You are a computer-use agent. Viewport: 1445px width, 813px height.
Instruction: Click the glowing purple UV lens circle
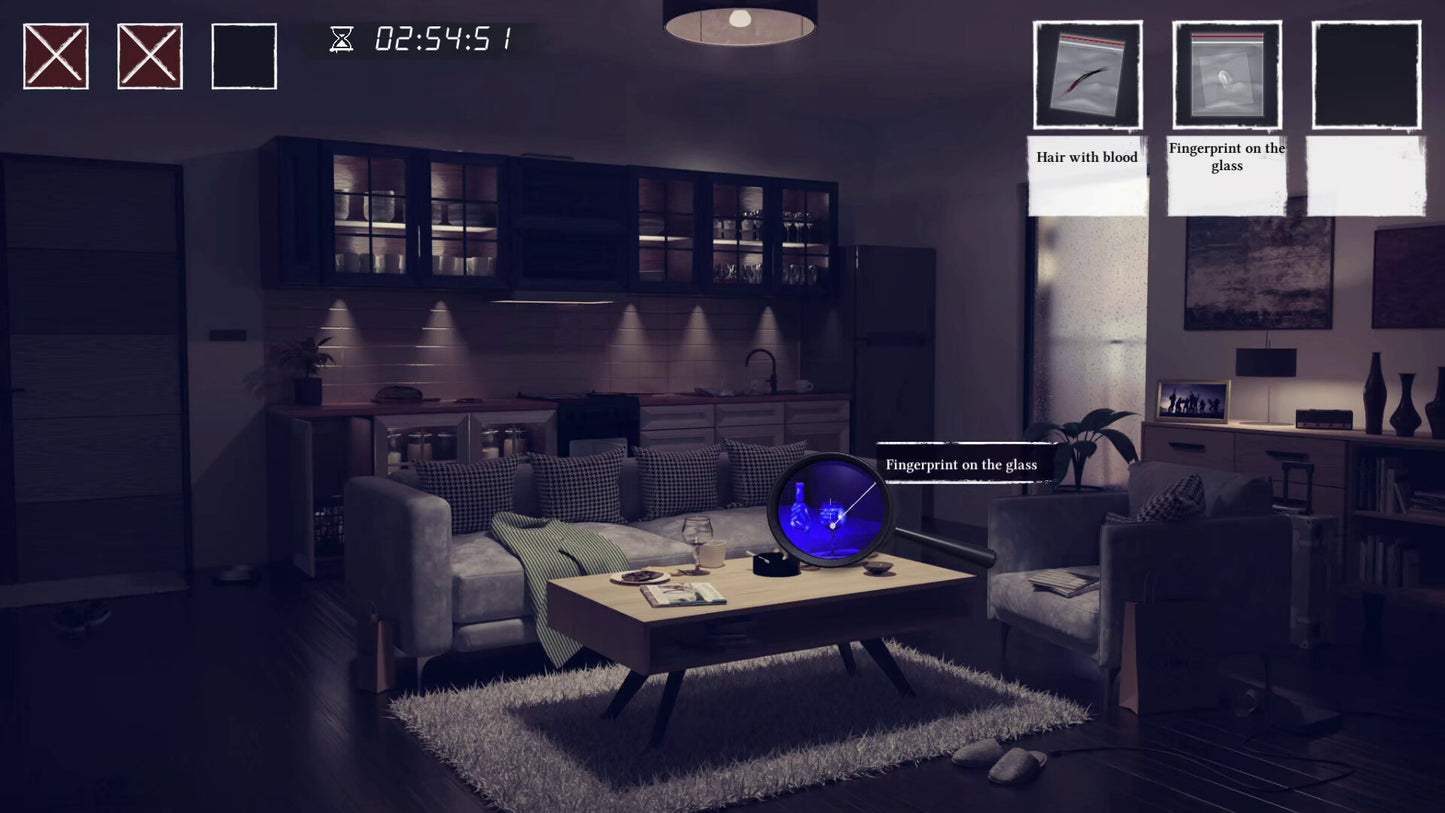pos(830,508)
